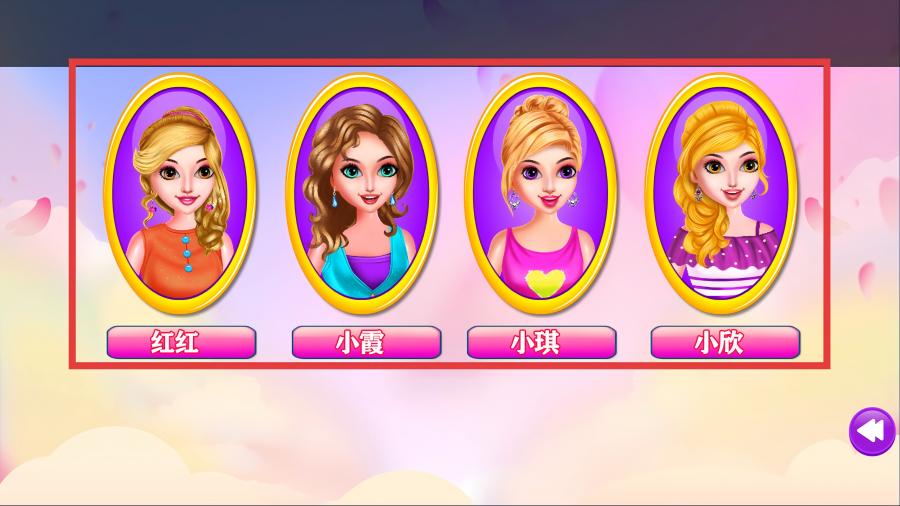
Task: Pick the 小欣 name button
Action: 725,343
